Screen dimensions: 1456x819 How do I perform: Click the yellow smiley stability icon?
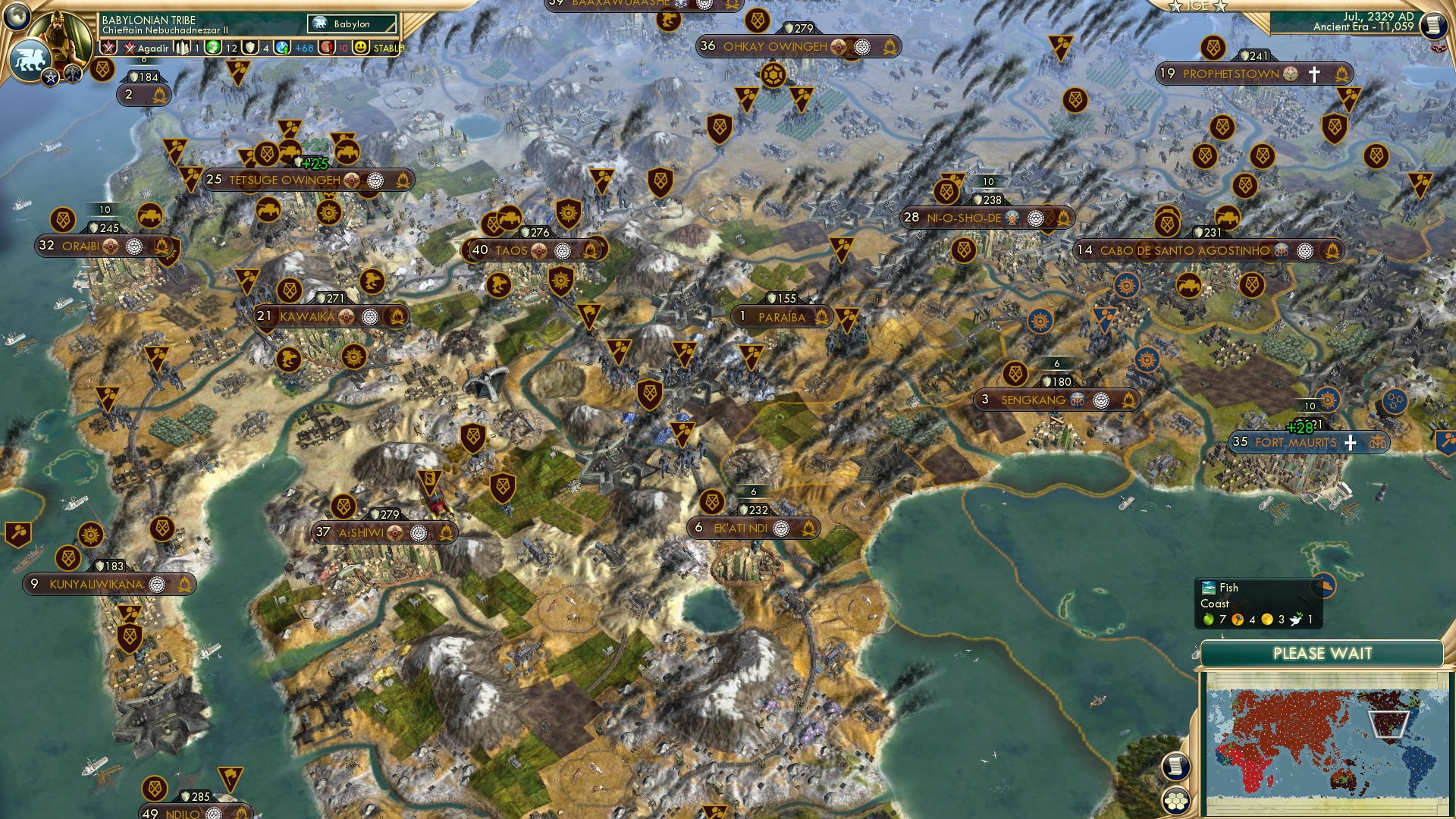tap(361, 48)
